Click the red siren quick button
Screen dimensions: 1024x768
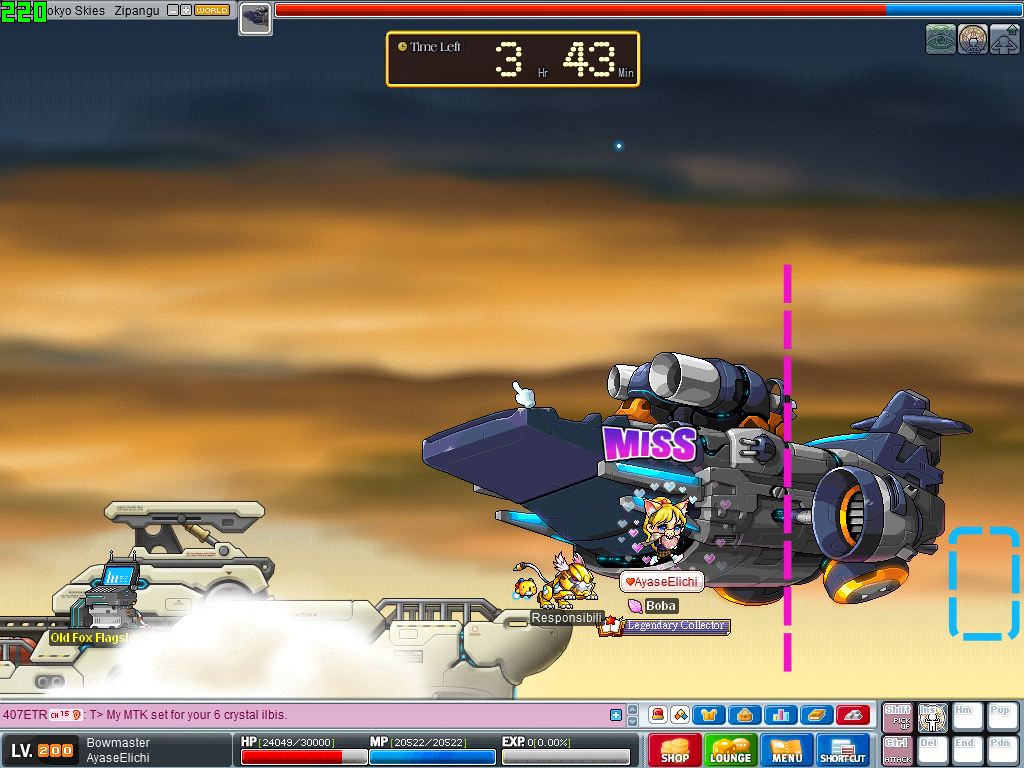click(658, 715)
